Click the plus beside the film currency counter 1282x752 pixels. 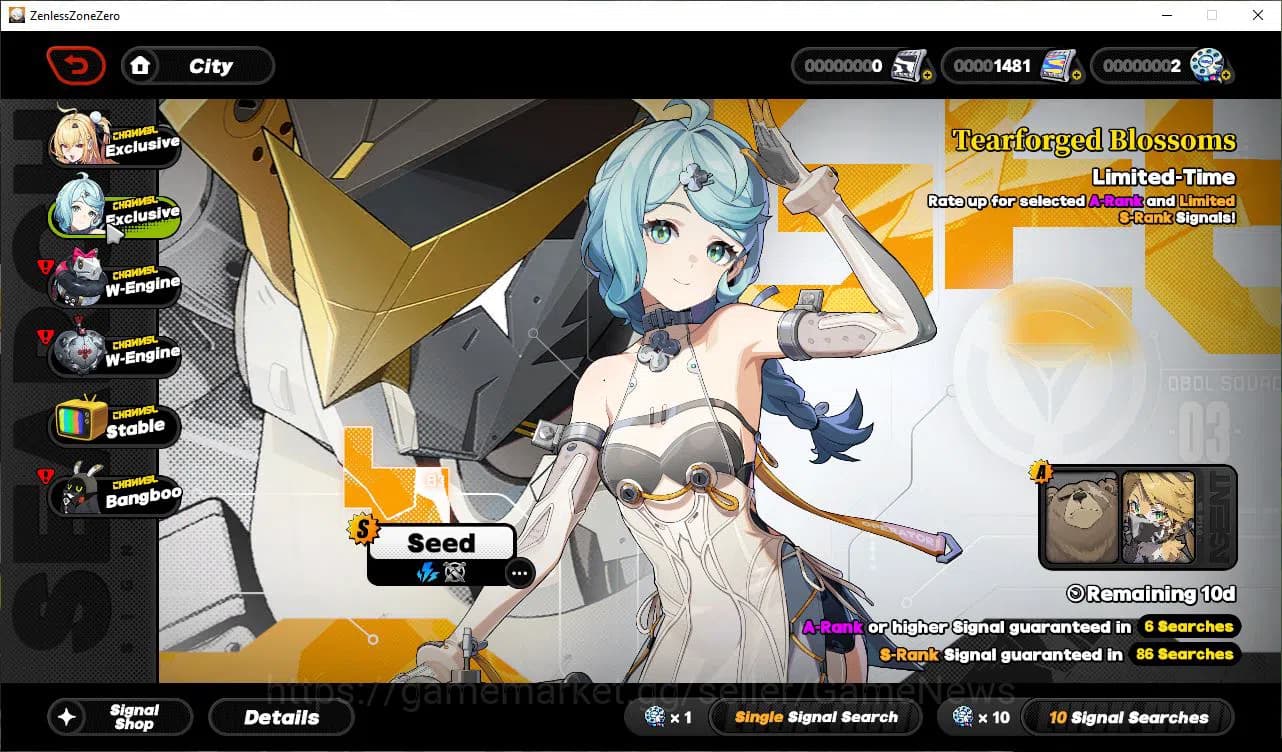1079,73
